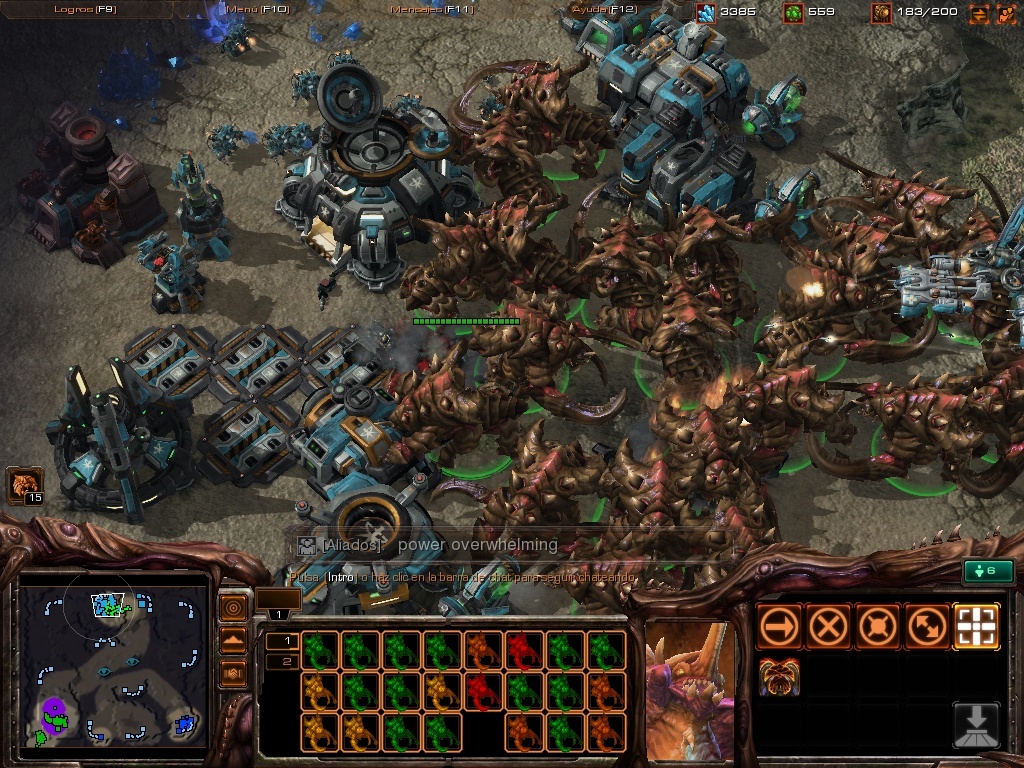Select the Hold Position command
This screenshot has height=768, width=1024.
click(x=877, y=627)
